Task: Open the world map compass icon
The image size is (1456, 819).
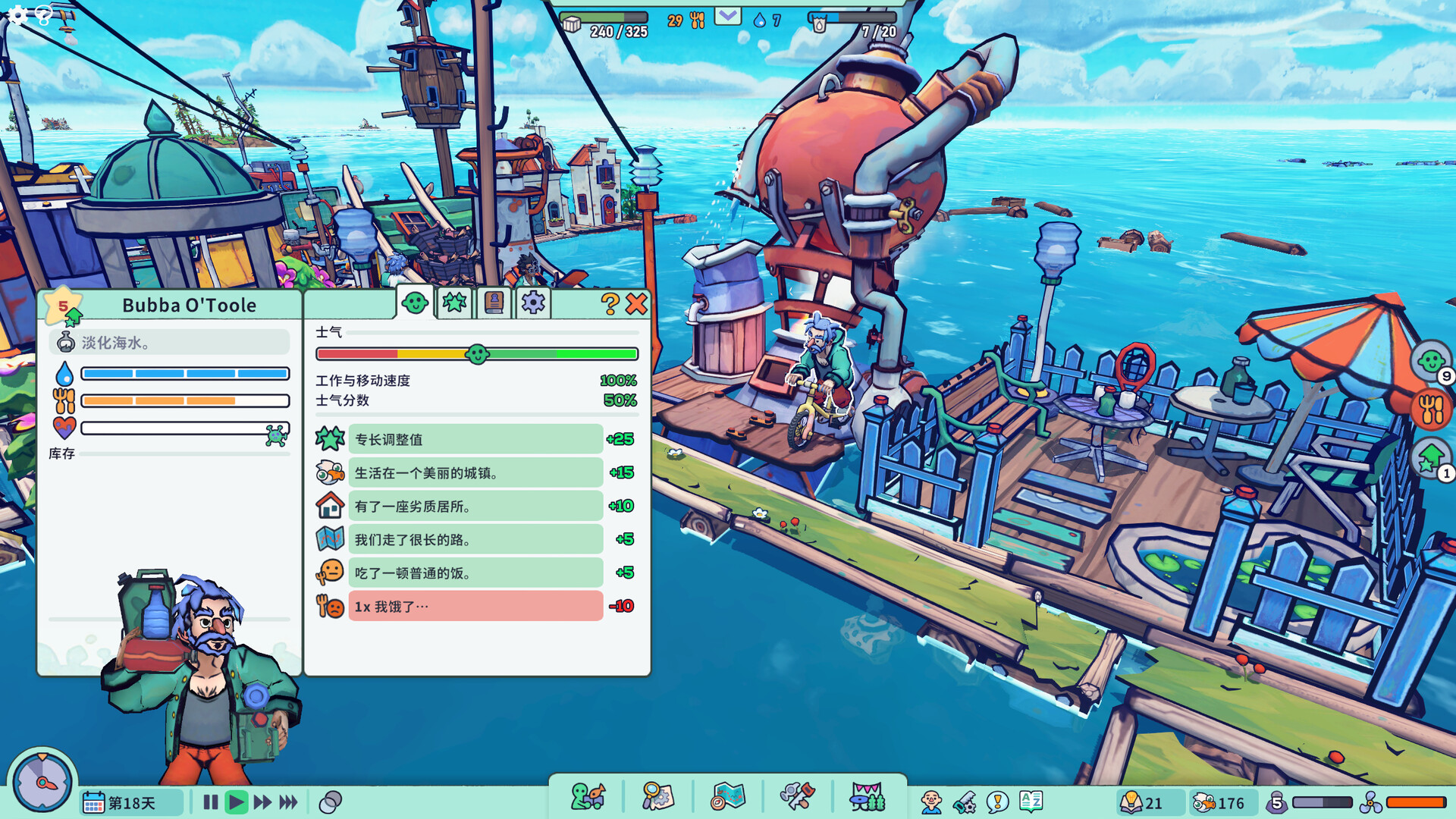Action: 728,797
